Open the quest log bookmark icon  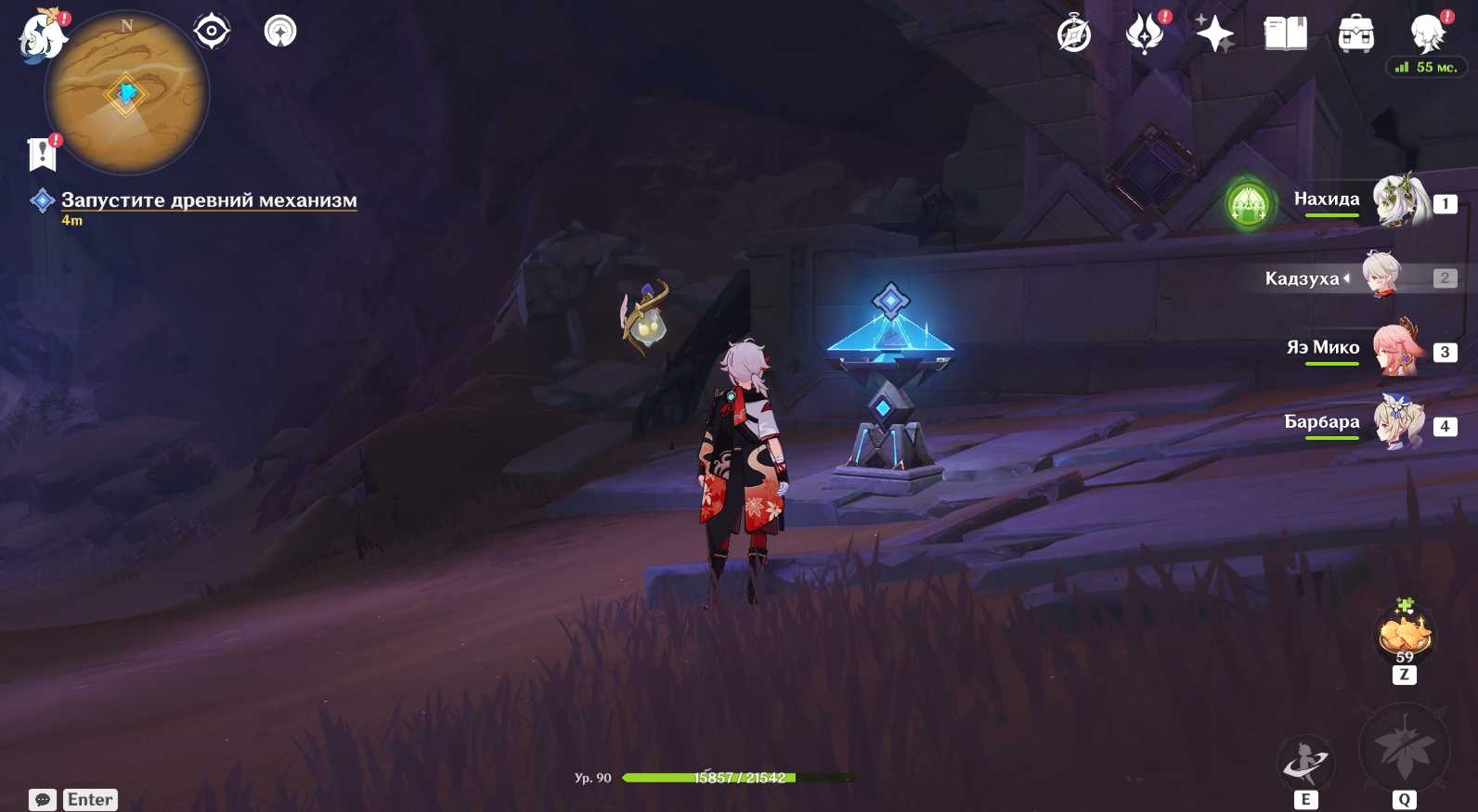42,154
